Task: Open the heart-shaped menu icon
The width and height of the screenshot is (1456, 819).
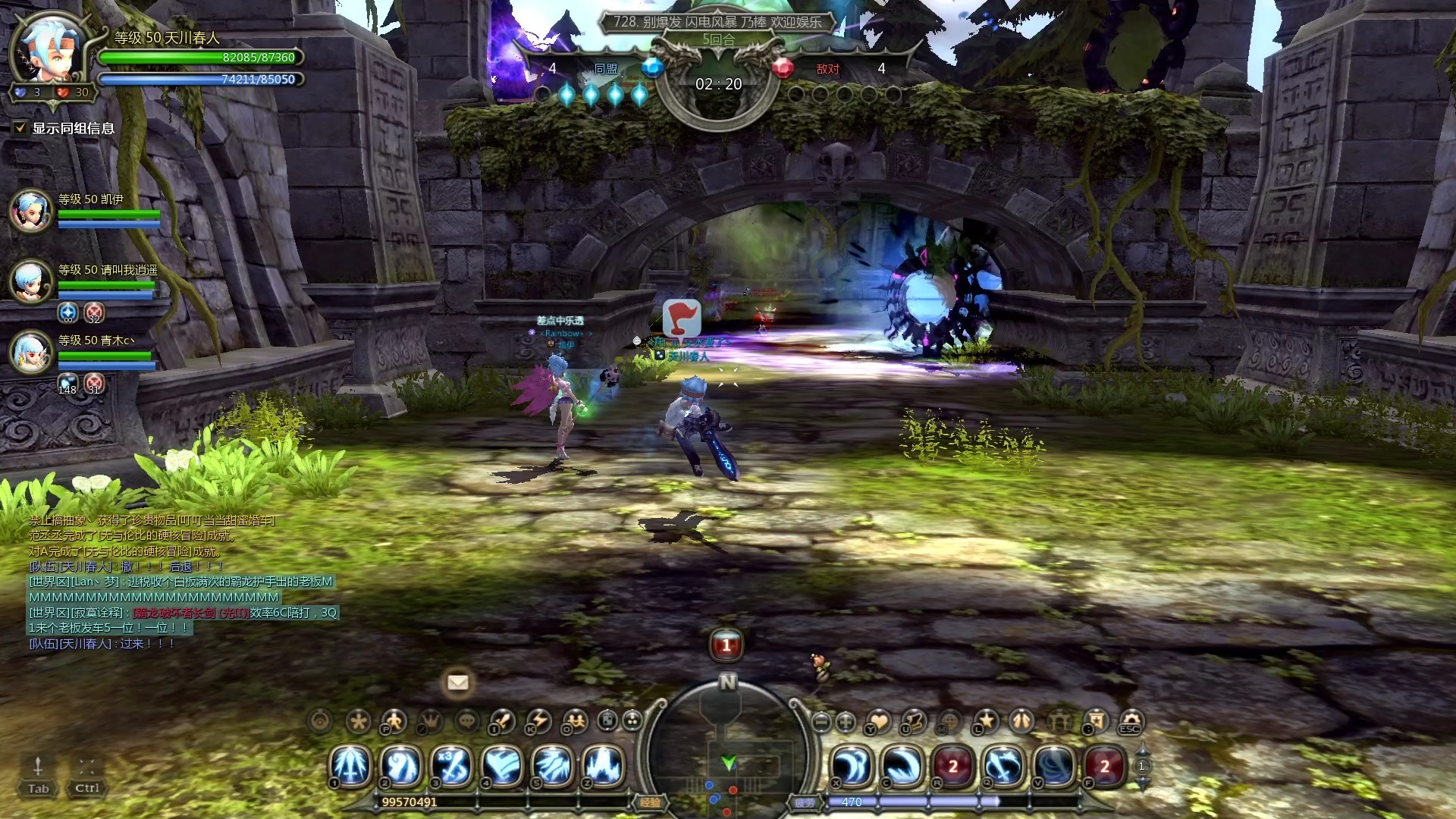Action: tap(879, 721)
